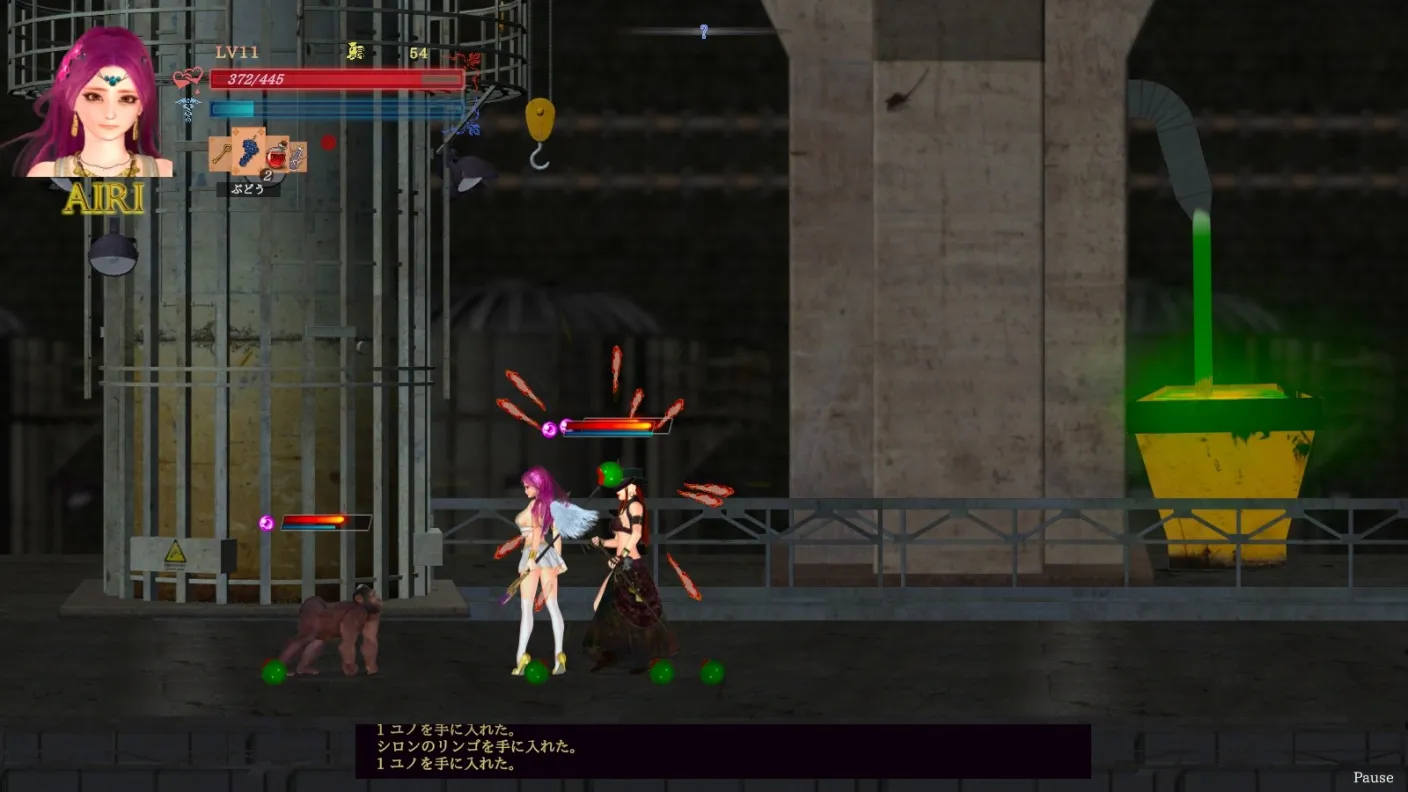Click the red potion item icon
This screenshot has width=1408, height=792.
click(276, 156)
